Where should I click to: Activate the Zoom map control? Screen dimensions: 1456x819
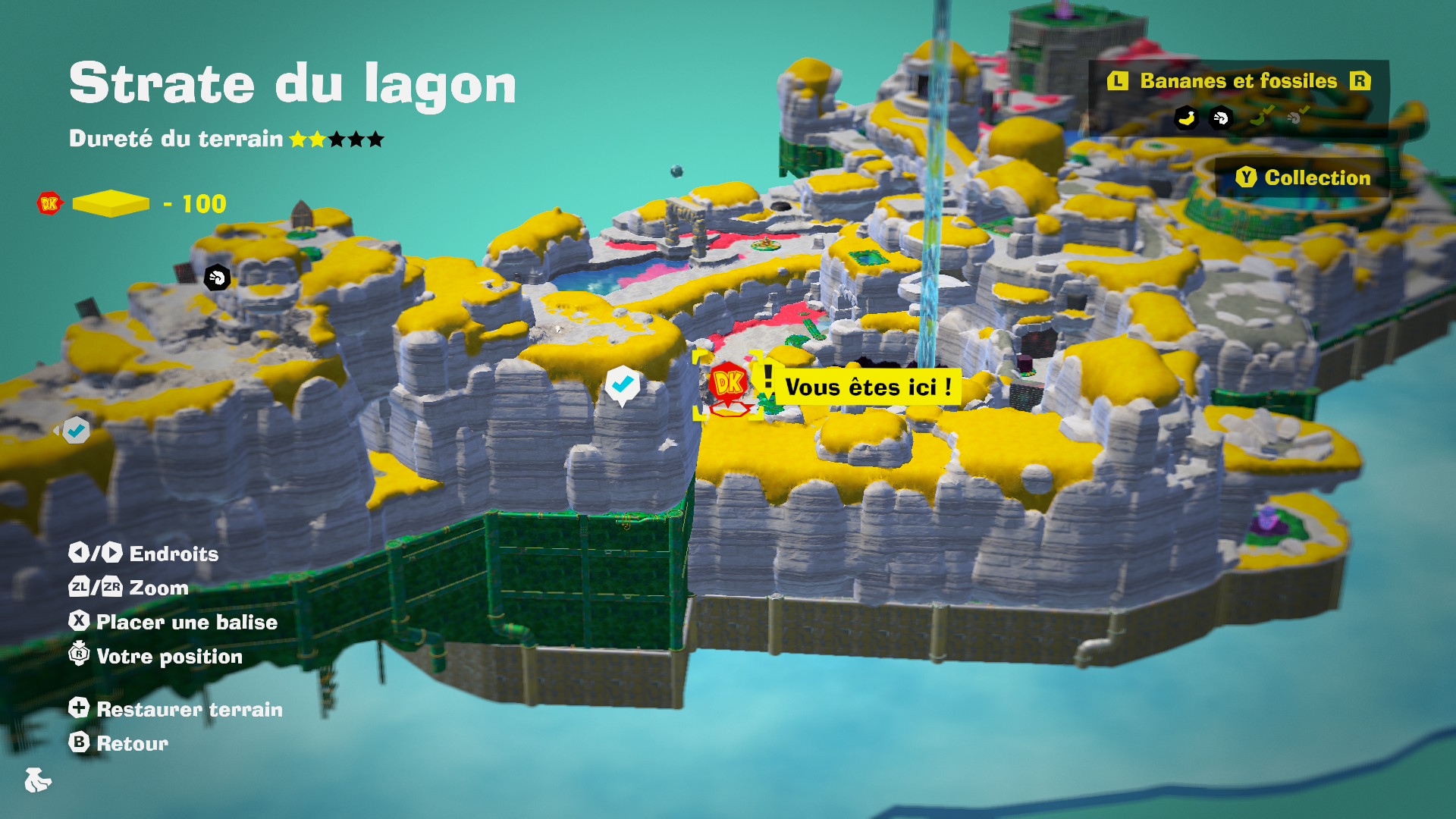coord(129,588)
